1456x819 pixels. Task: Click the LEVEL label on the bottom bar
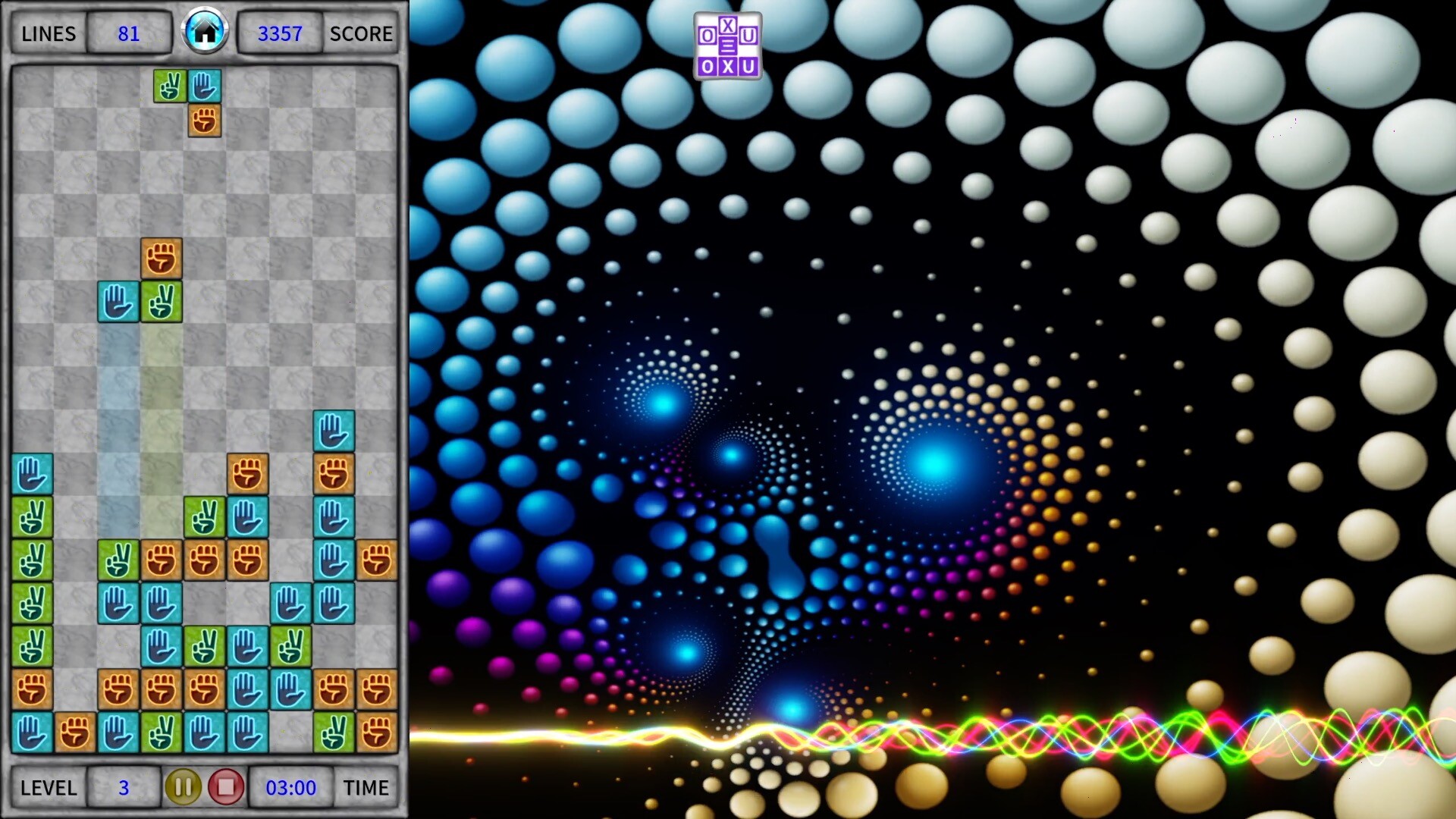coord(47,789)
